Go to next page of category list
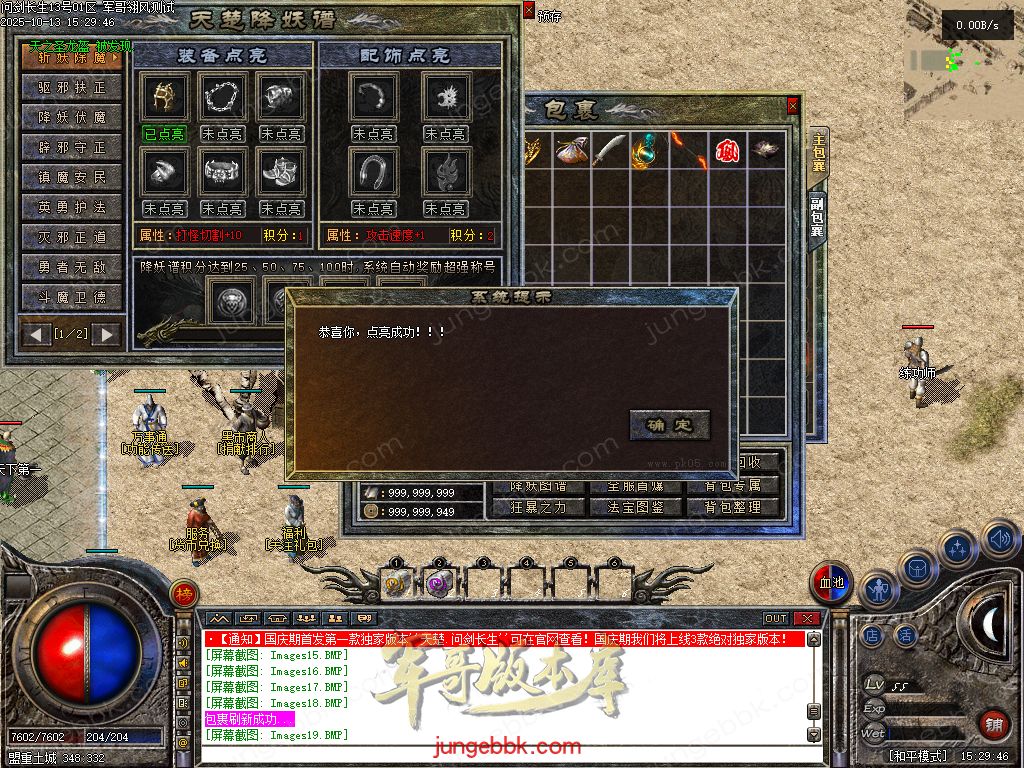This screenshot has width=1024, height=768. 105,334
